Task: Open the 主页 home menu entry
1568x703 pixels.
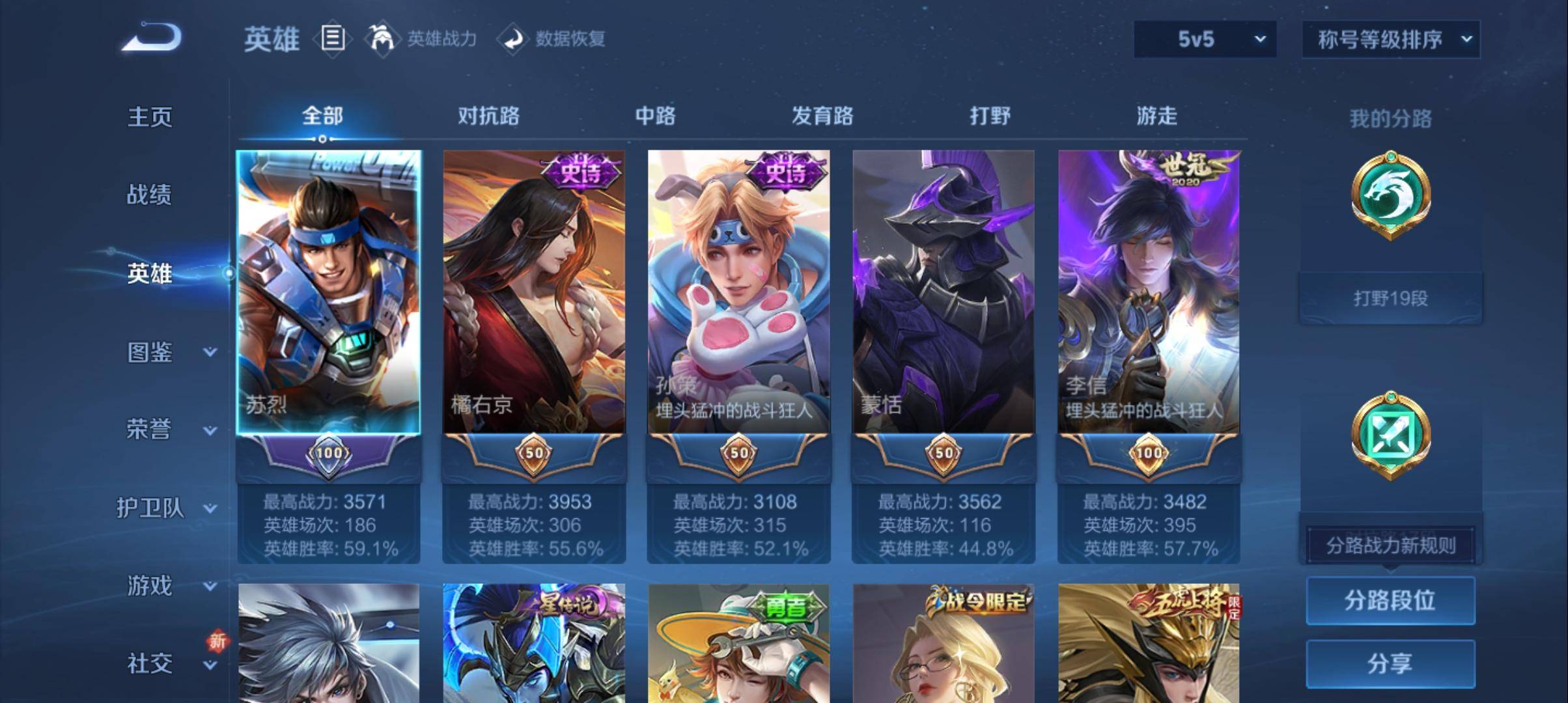Action: click(x=150, y=117)
